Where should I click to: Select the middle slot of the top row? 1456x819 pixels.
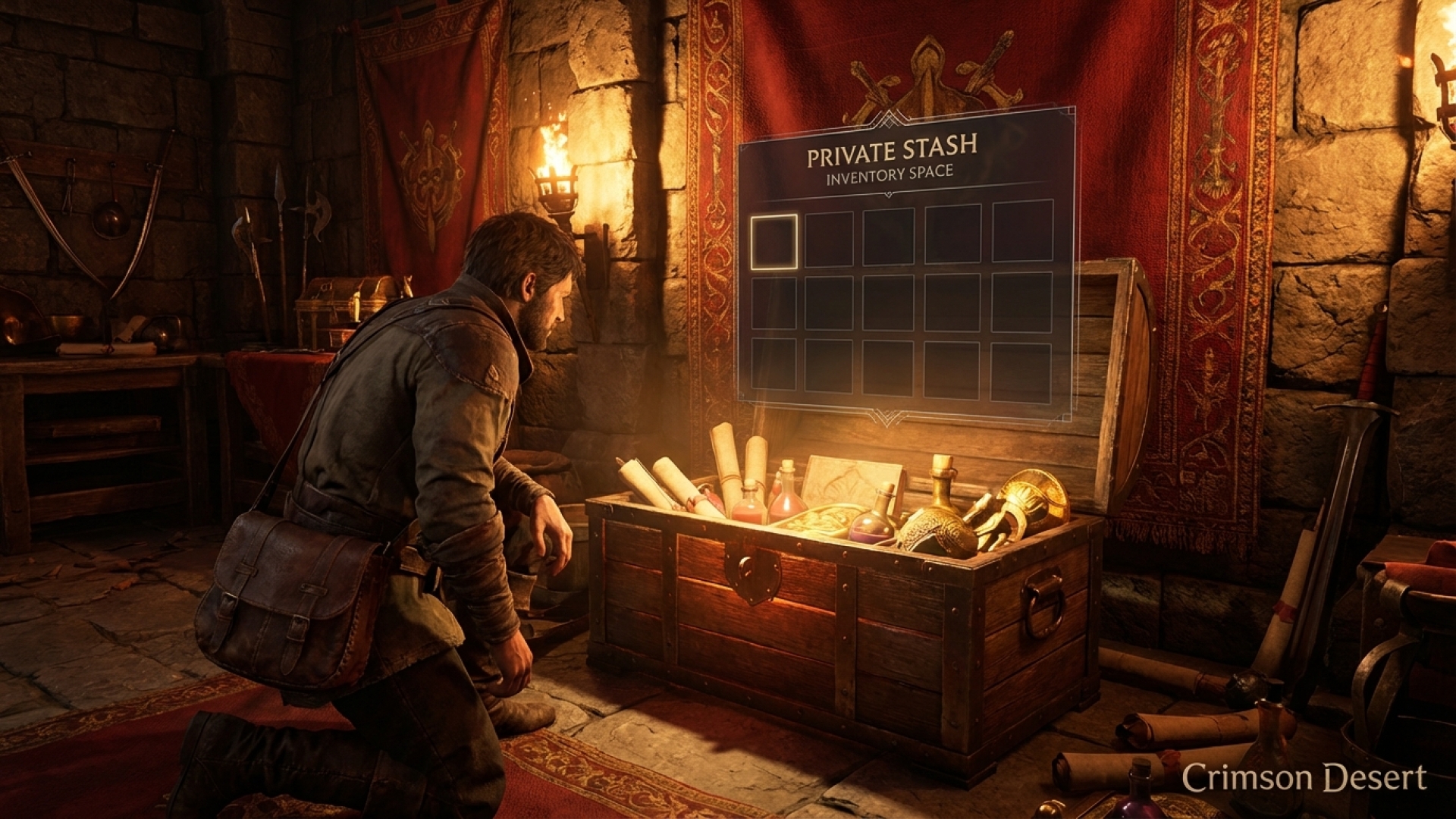pos(887,237)
